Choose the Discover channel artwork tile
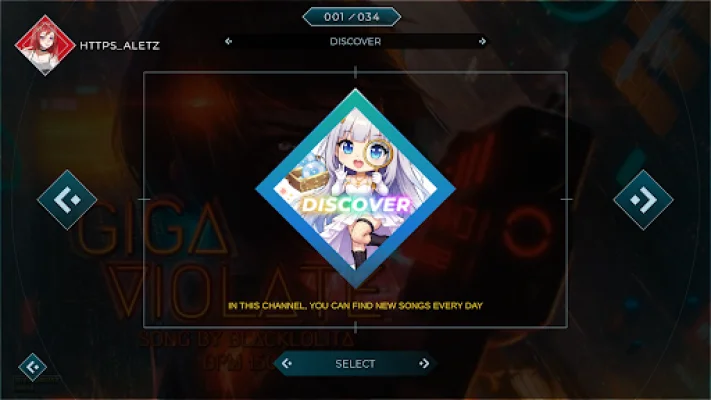Viewport: 711px width, 400px height. tap(355, 188)
